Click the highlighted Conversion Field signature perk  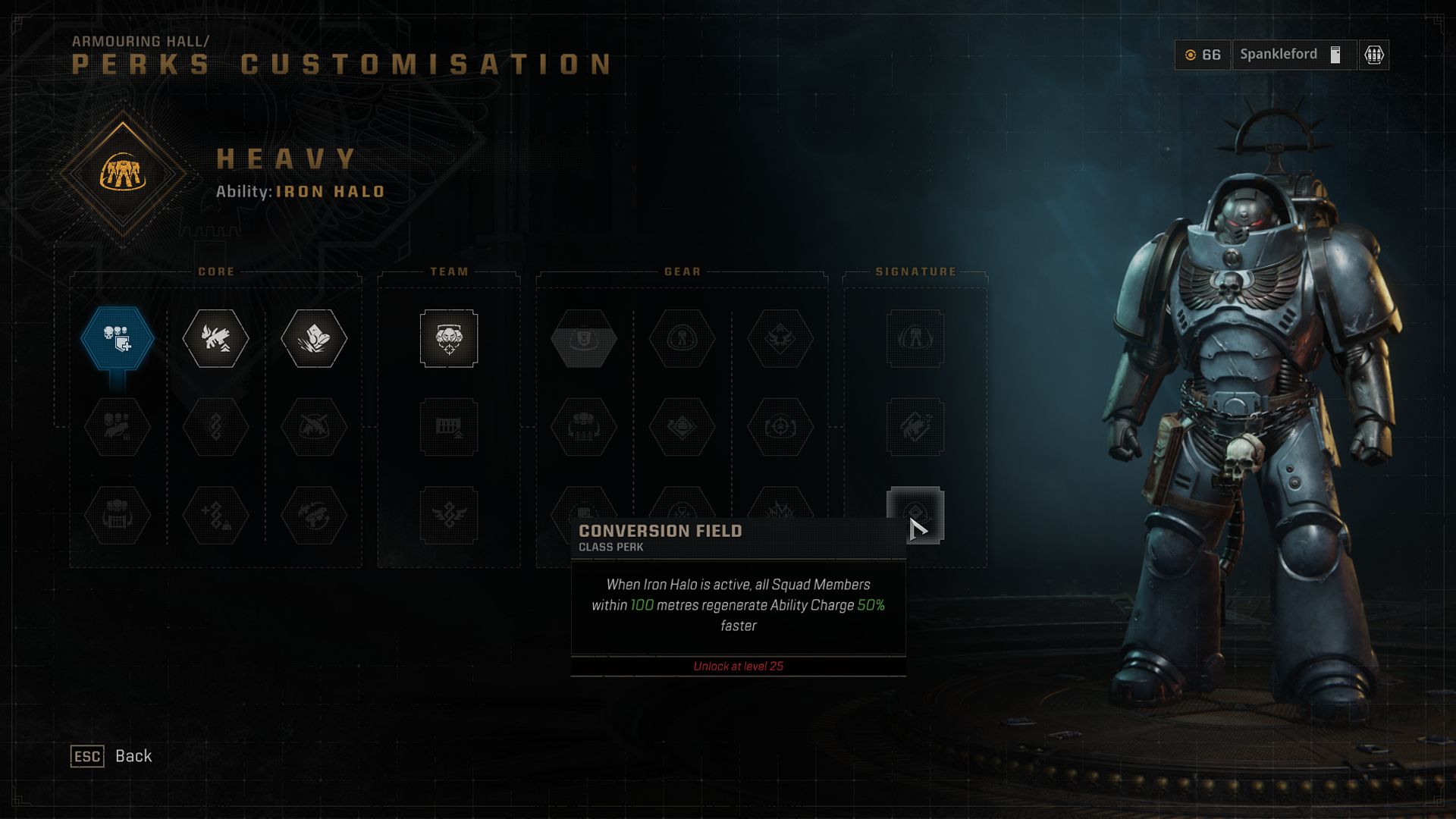coord(915,516)
